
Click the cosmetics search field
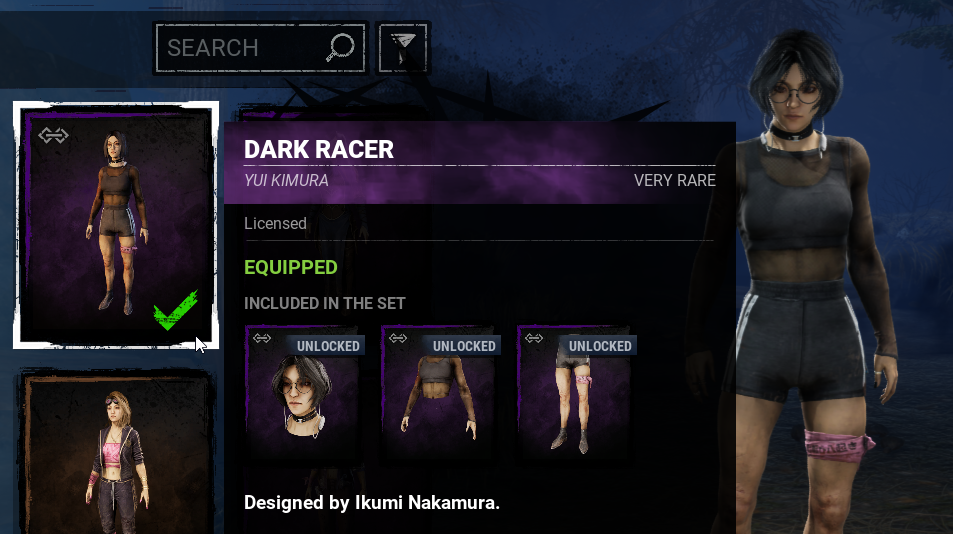pyautogui.click(x=243, y=48)
